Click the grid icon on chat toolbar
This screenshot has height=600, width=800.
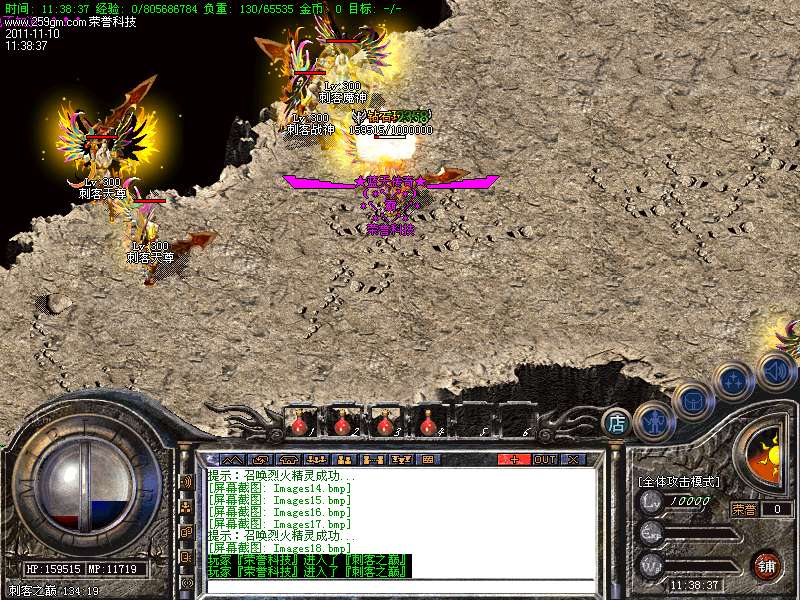coord(427,459)
